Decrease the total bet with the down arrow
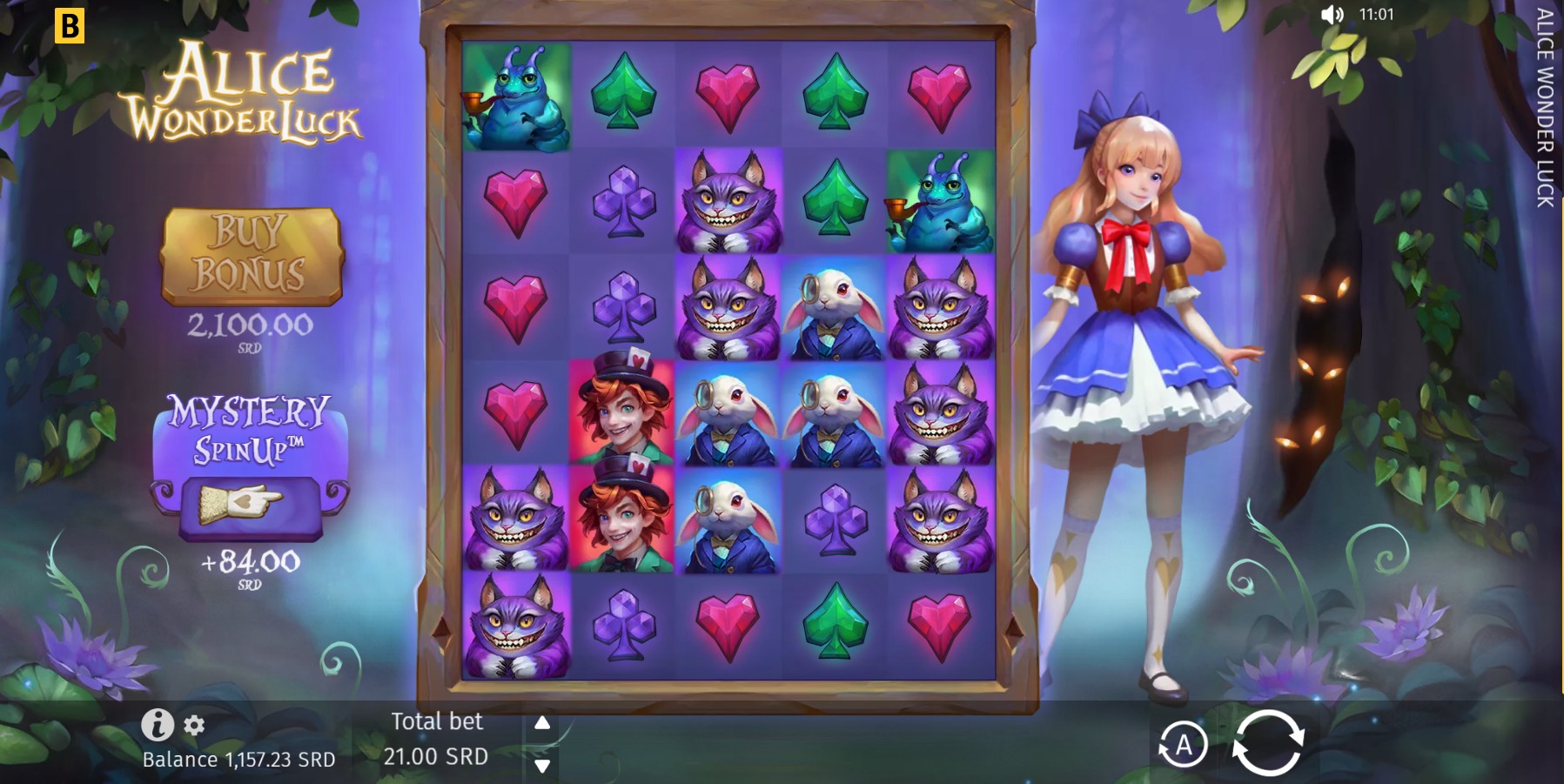1564x784 pixels. [x=541, y=767]
